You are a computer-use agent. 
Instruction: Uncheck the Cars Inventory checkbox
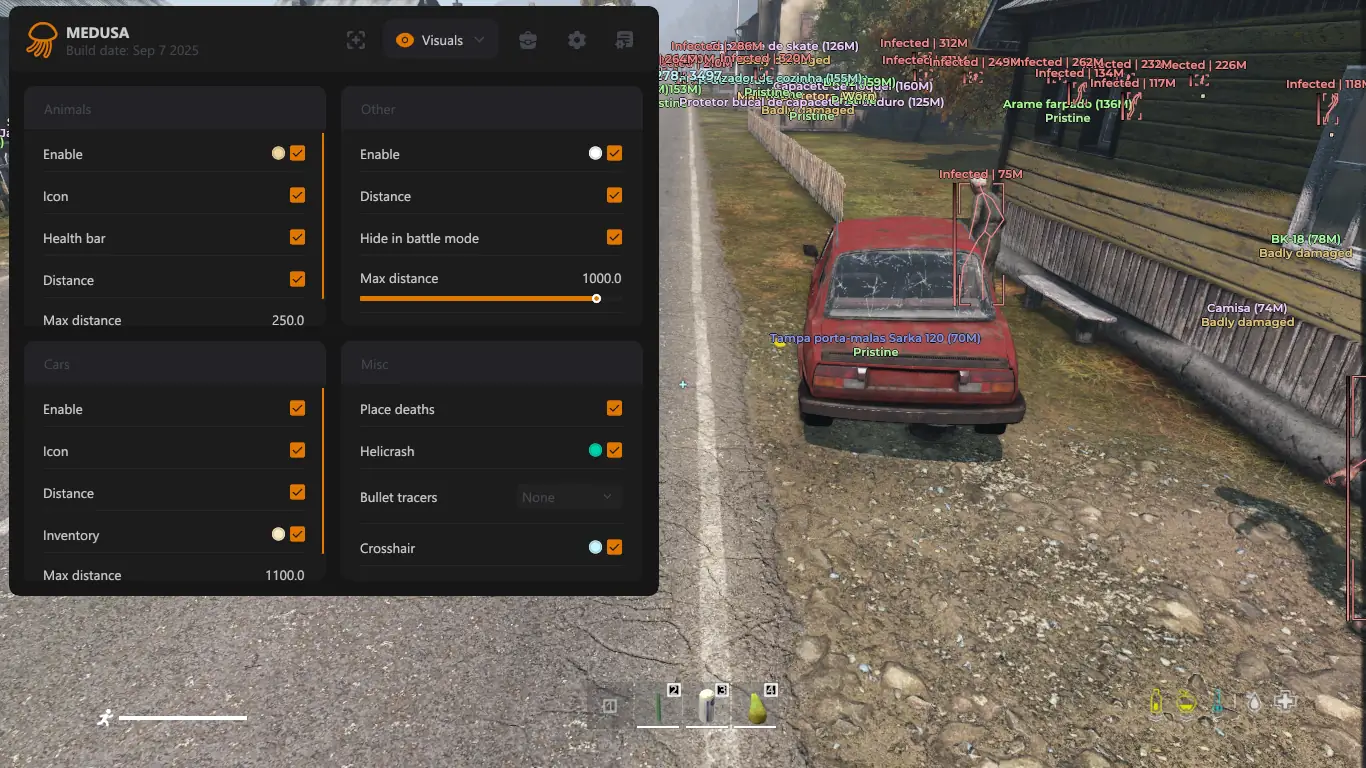pos(297,534)
